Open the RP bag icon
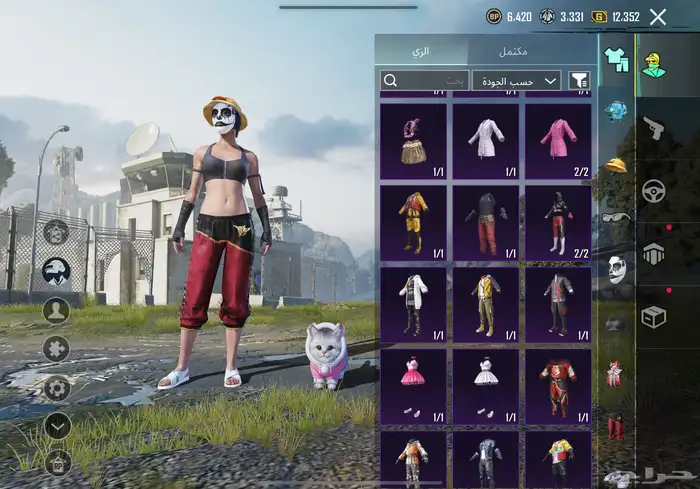This screenshot has height=489, width=700. click(57, 461)
